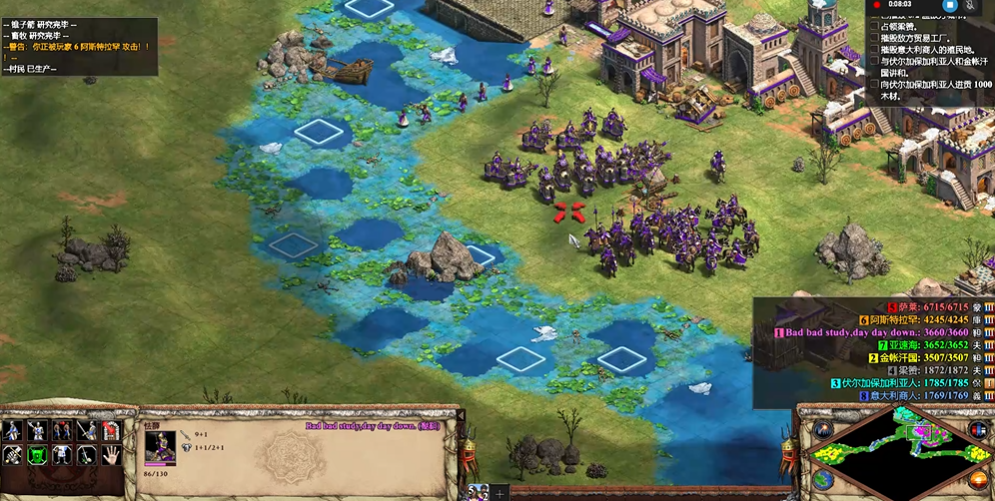Screen dimensions: 995x501
Task: Select the gauntlet-and-sword aggressive stance icon
Action: (12, 456)
